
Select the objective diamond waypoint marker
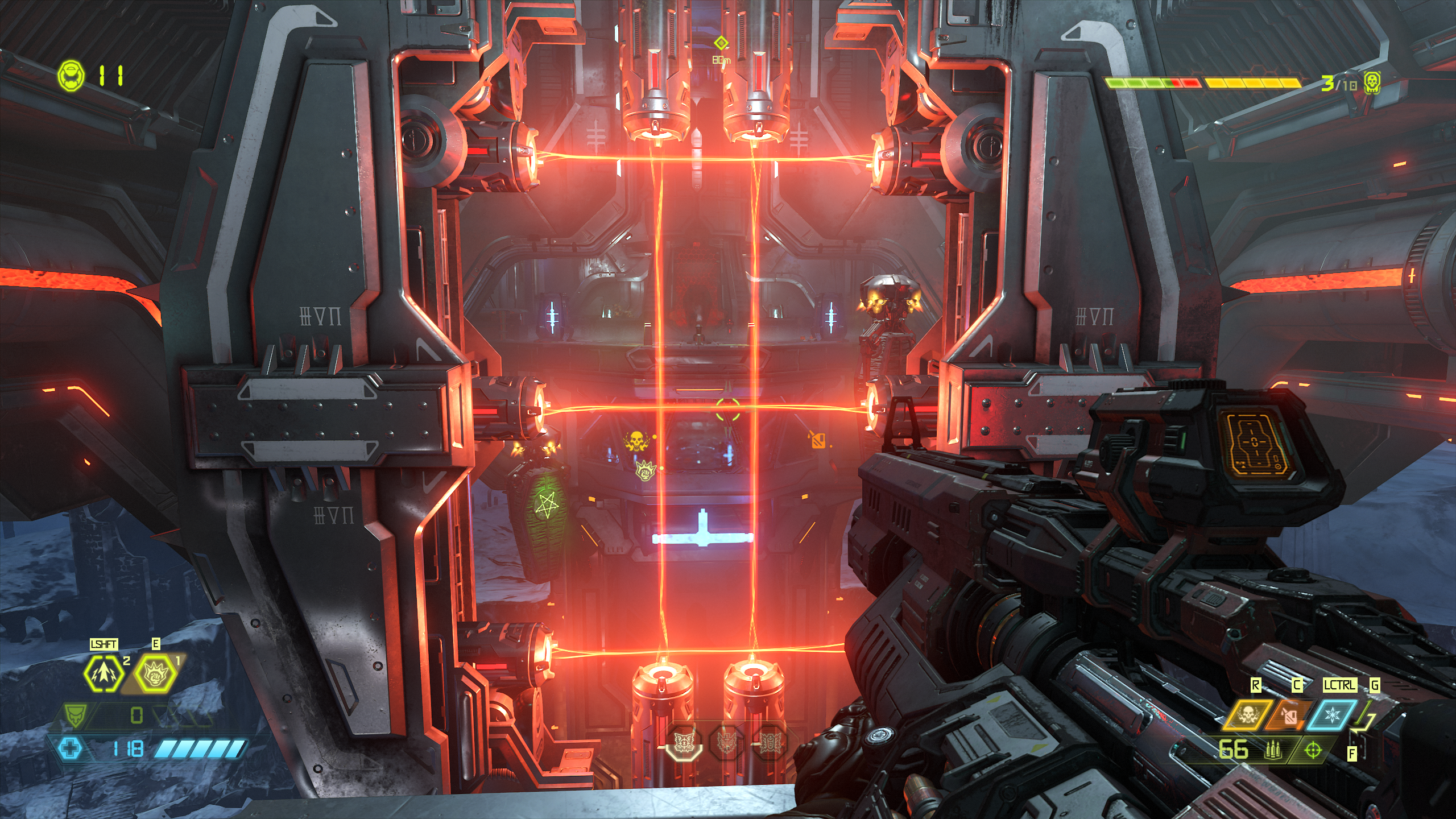coord(721,43)
